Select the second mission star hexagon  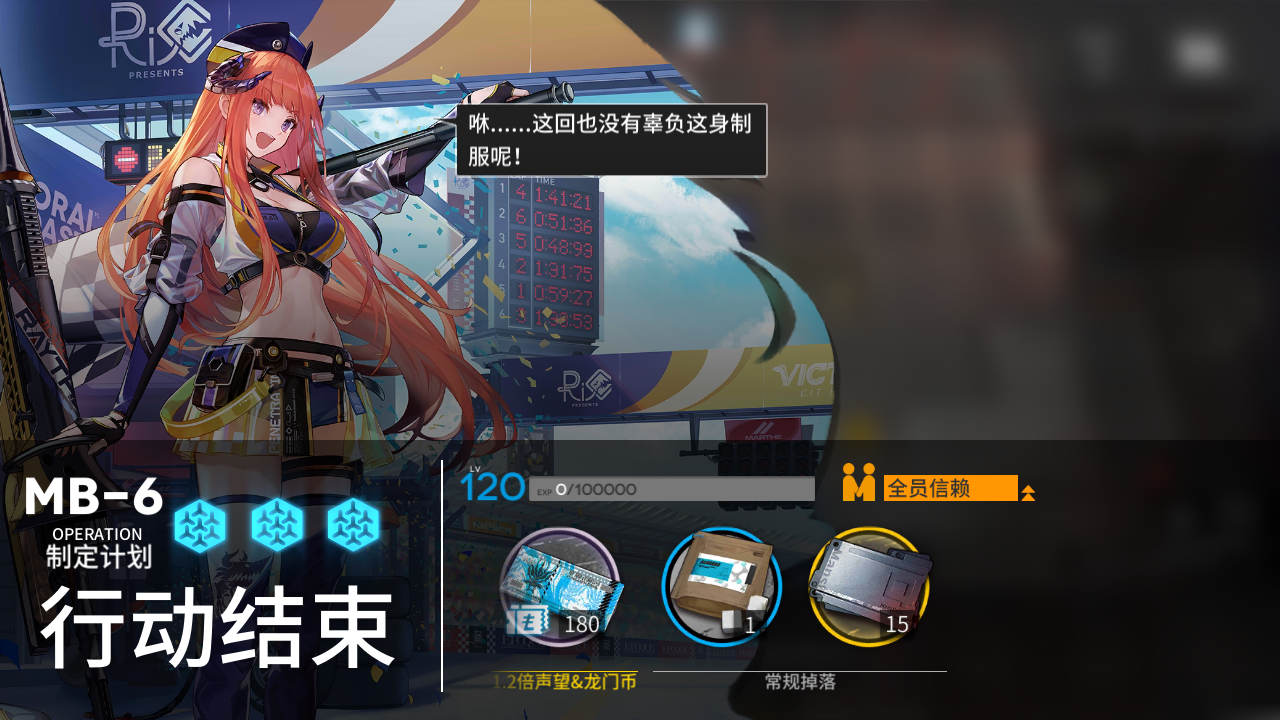point(278,524)
